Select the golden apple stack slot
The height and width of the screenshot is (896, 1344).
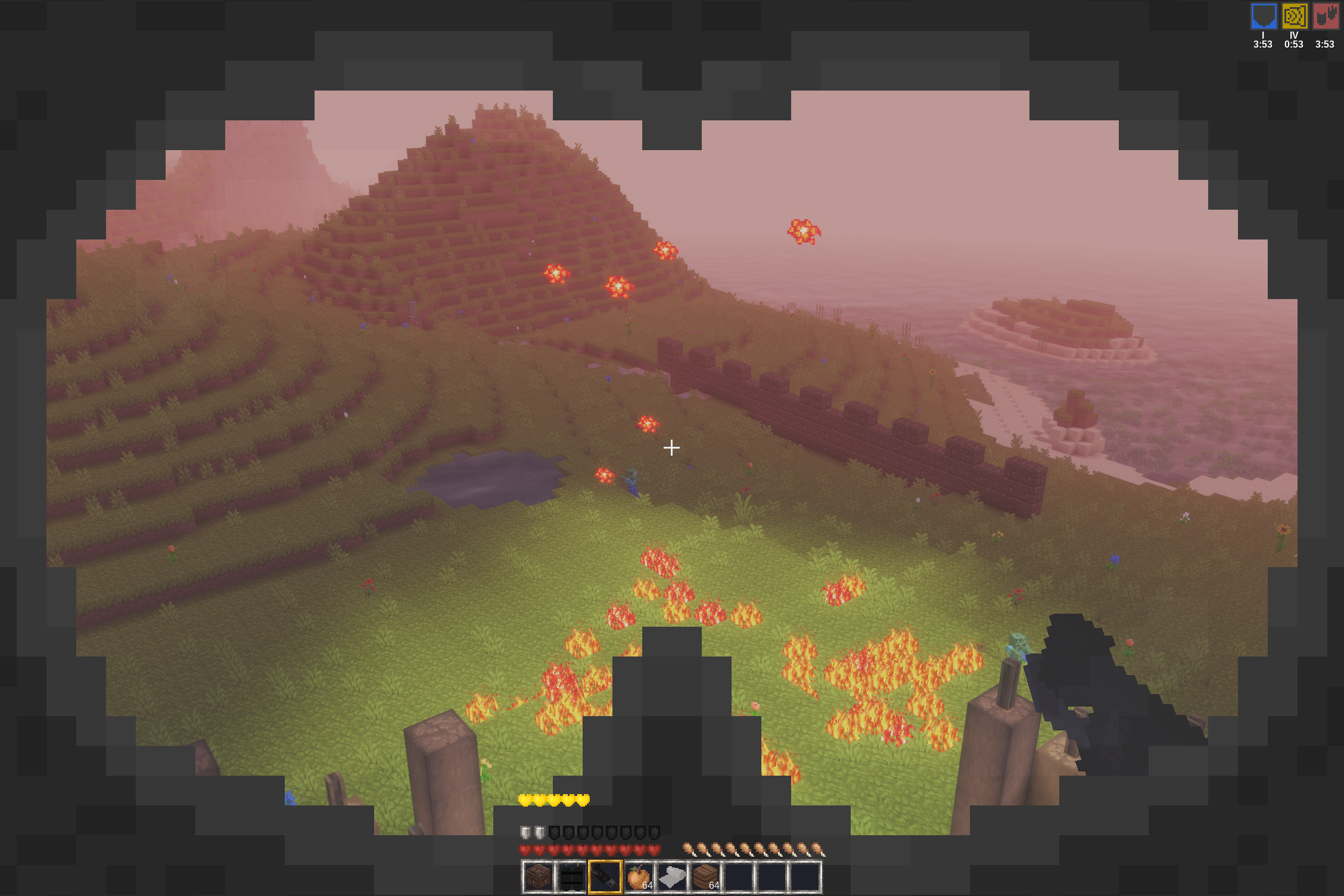[638, 877]
